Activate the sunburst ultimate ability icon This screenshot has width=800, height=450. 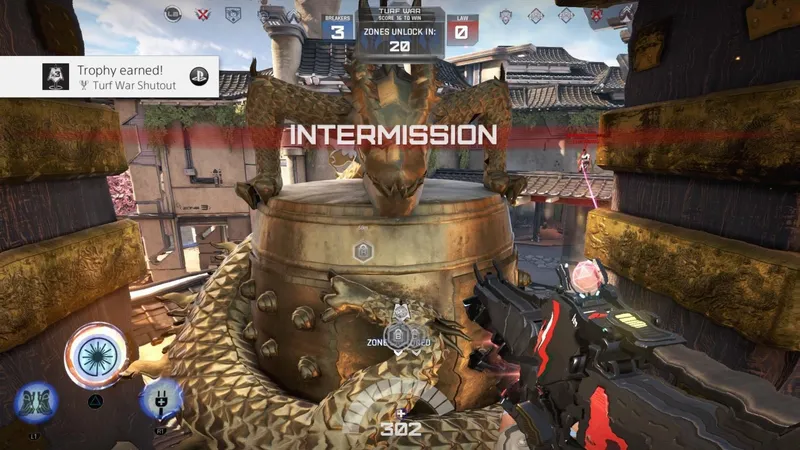95,356
